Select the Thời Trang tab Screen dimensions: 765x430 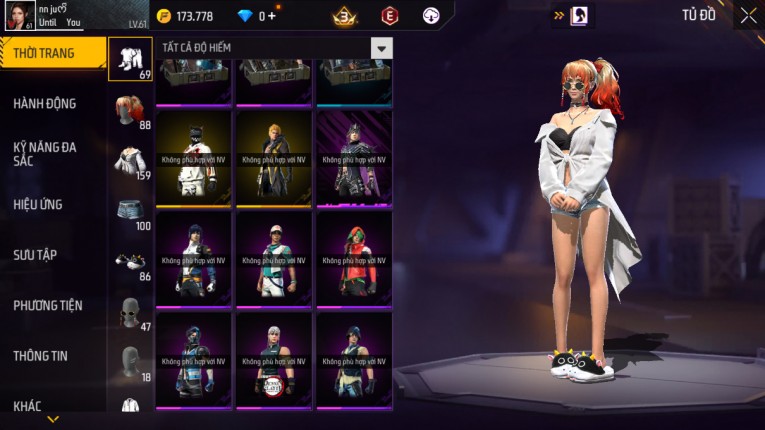tap(45, 53)
